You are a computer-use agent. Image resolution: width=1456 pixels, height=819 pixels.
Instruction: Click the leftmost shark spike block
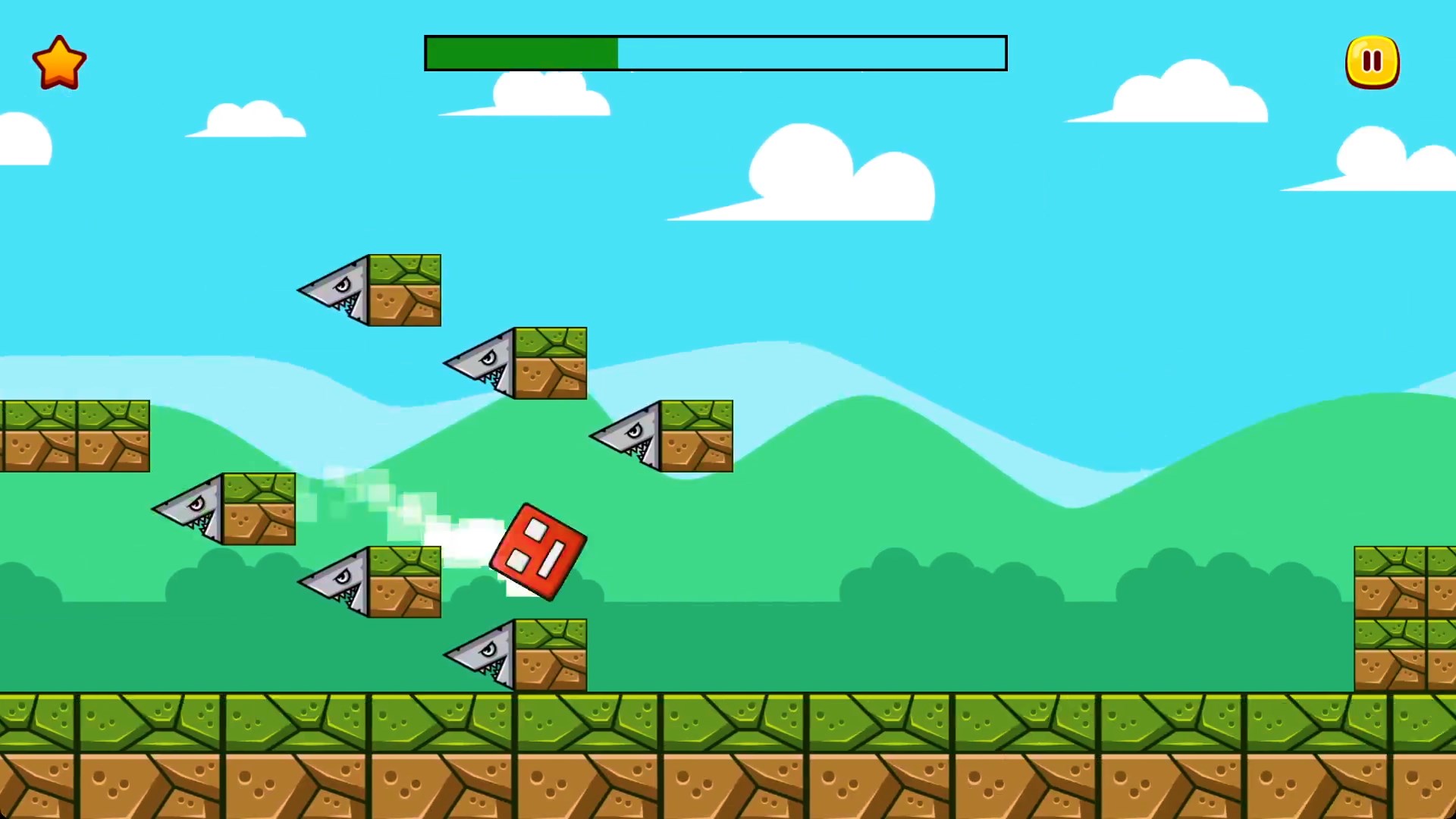click(x=224, y=507)
